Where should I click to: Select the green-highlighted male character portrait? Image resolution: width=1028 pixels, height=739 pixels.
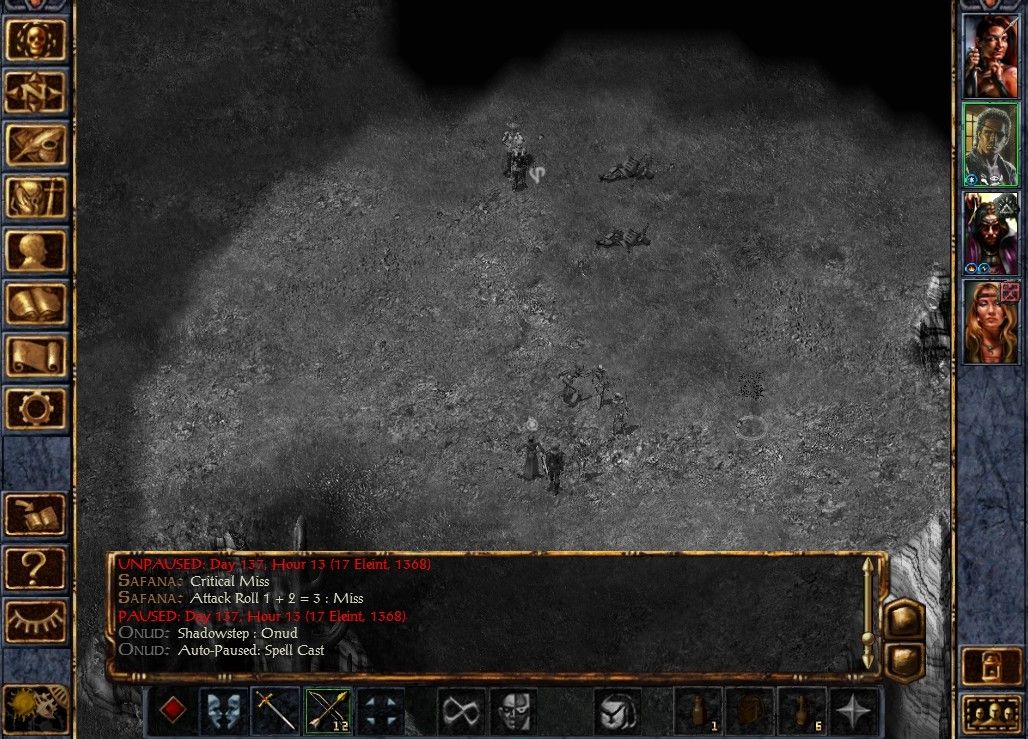pyautogui.click(x=990, y=144)
